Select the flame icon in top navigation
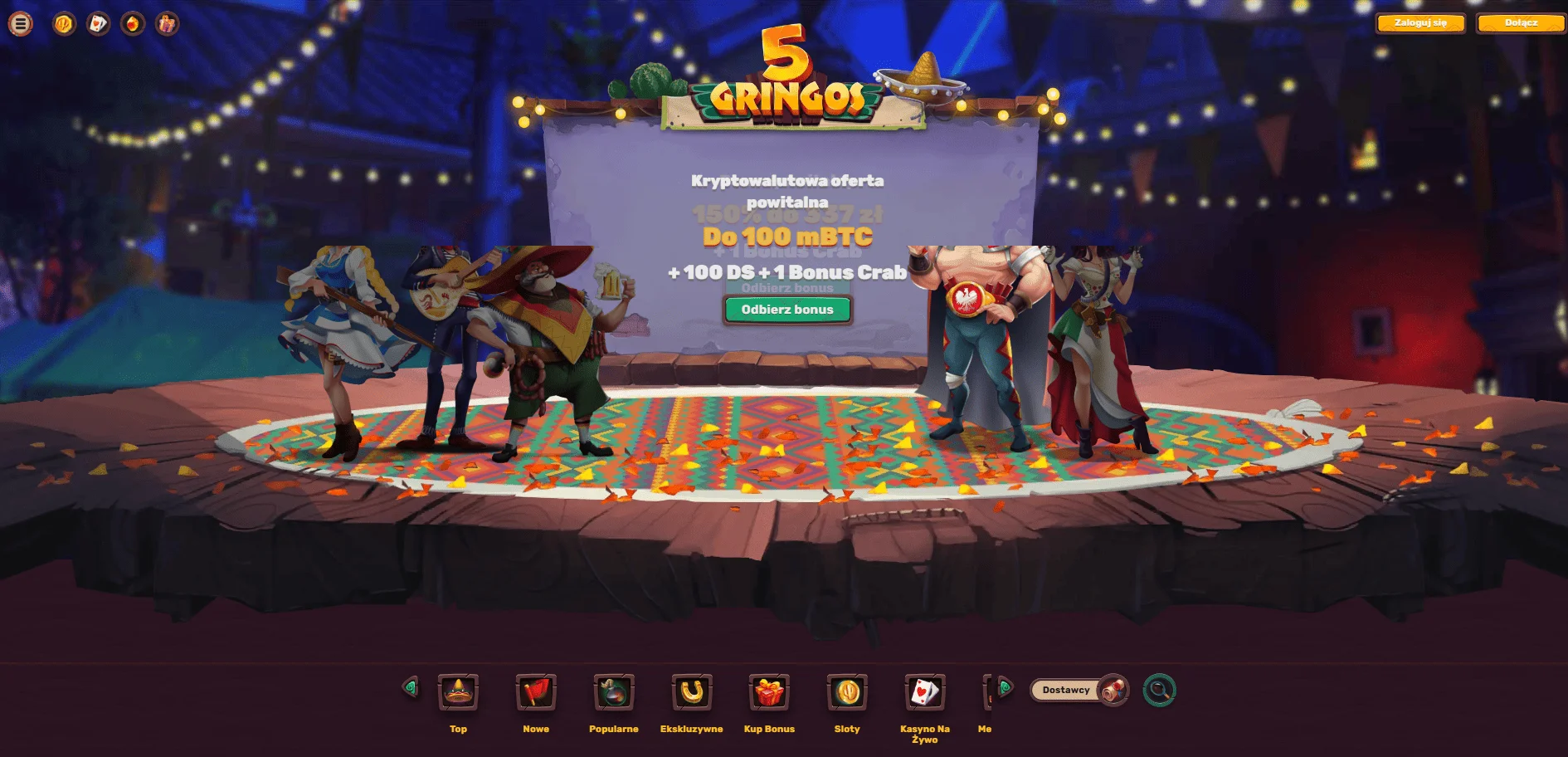Screen dimensions: 1568x757 pyautogui.click(x=132, y=23)
